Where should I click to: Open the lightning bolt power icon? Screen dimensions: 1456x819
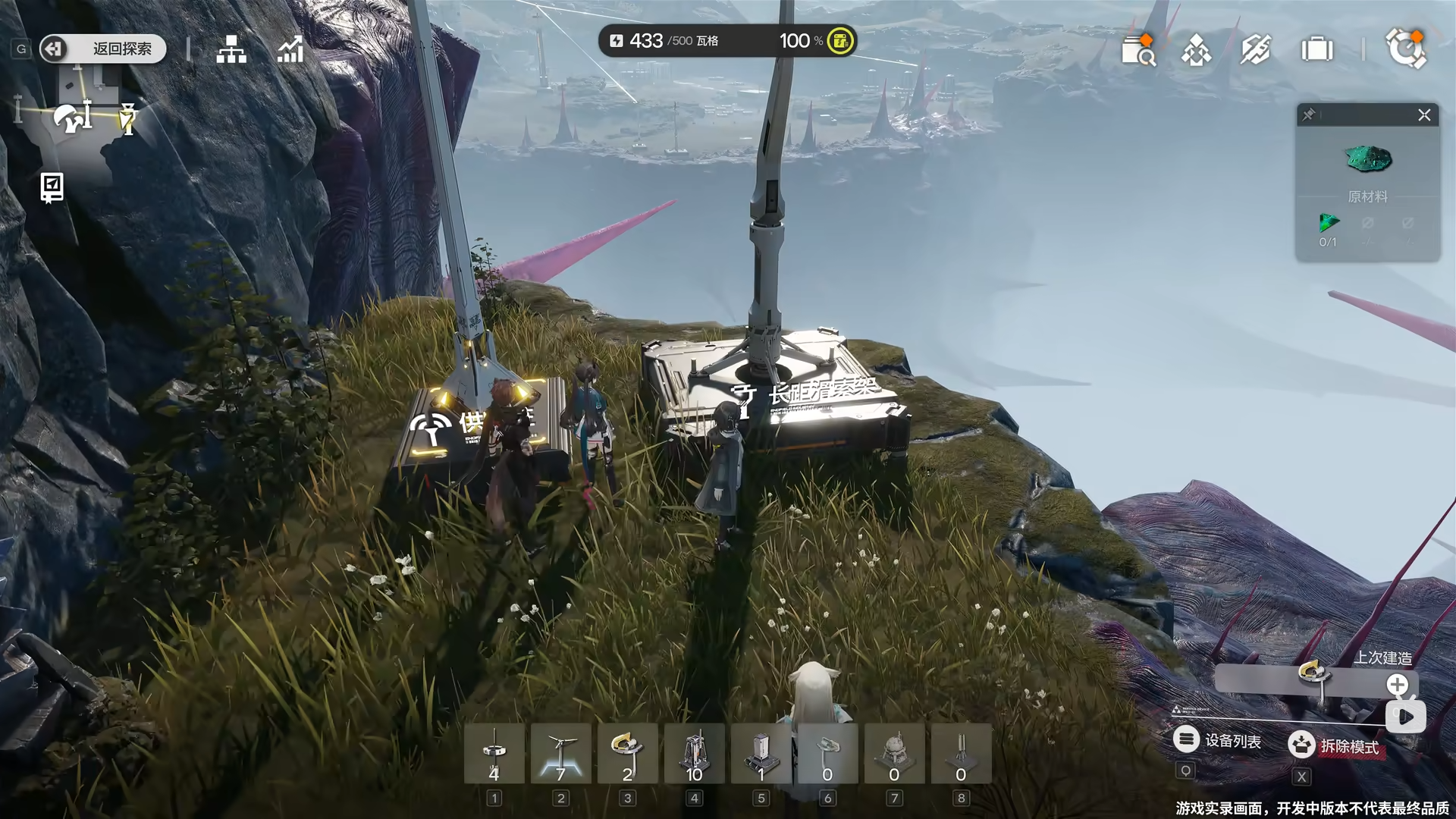coord(1255,51)
